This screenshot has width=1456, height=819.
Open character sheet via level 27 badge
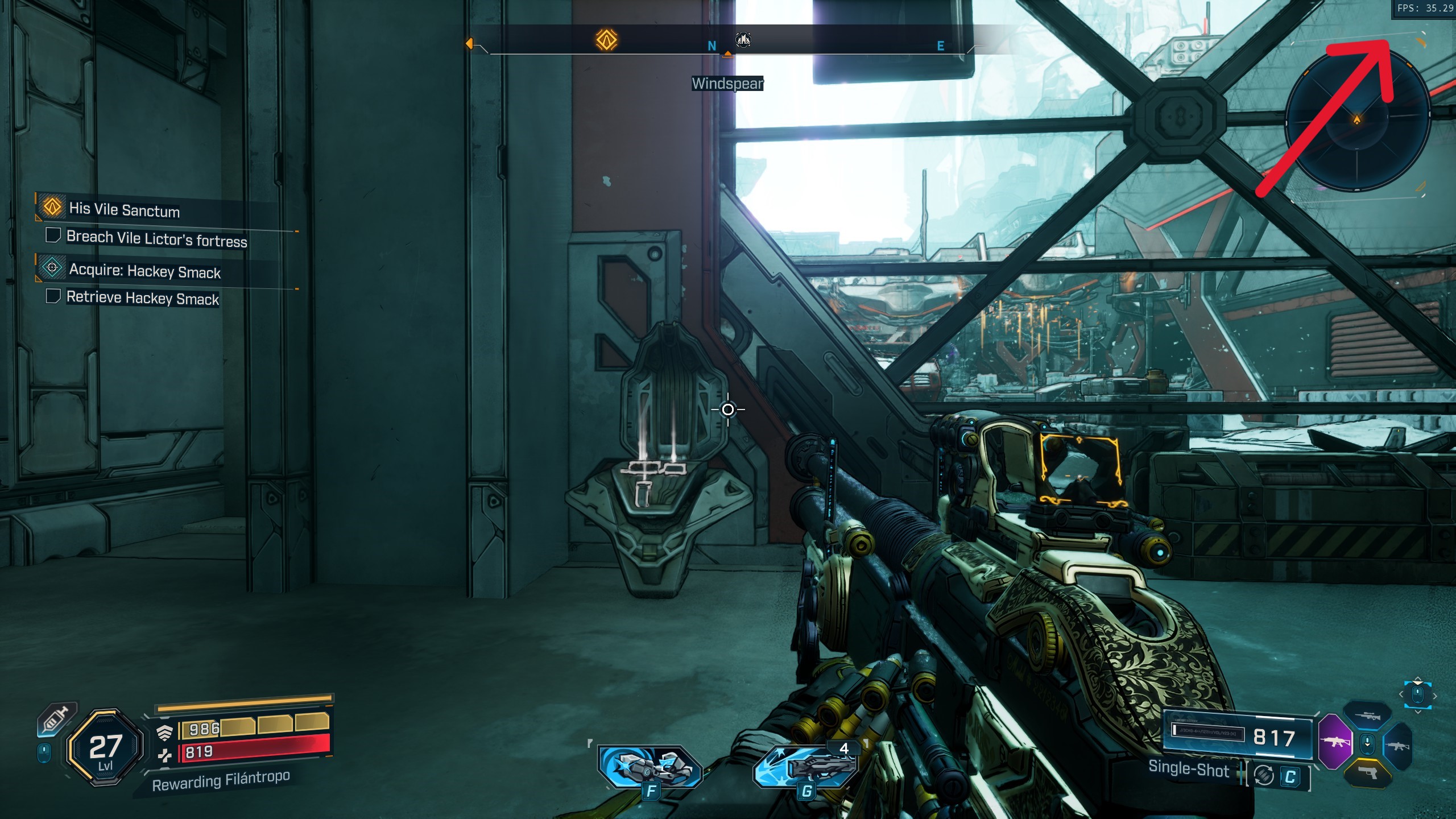point(105,748)
